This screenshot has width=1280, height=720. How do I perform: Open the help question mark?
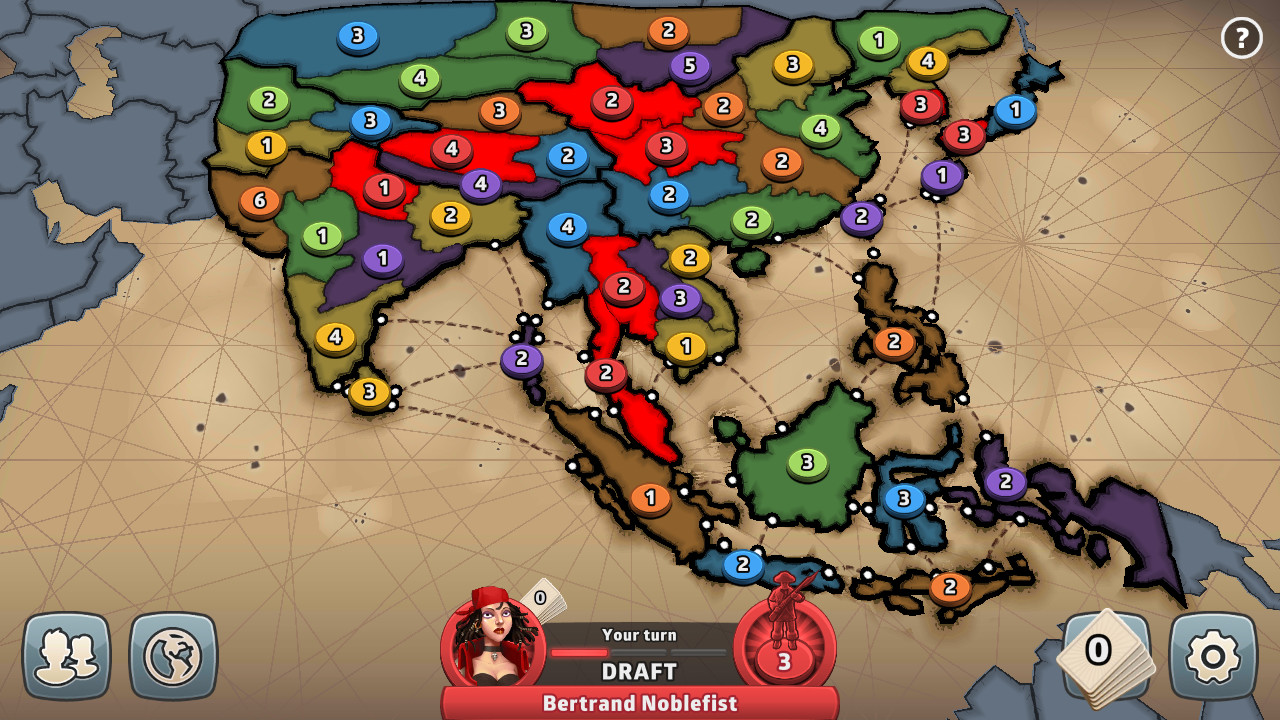click(1242, 38)
